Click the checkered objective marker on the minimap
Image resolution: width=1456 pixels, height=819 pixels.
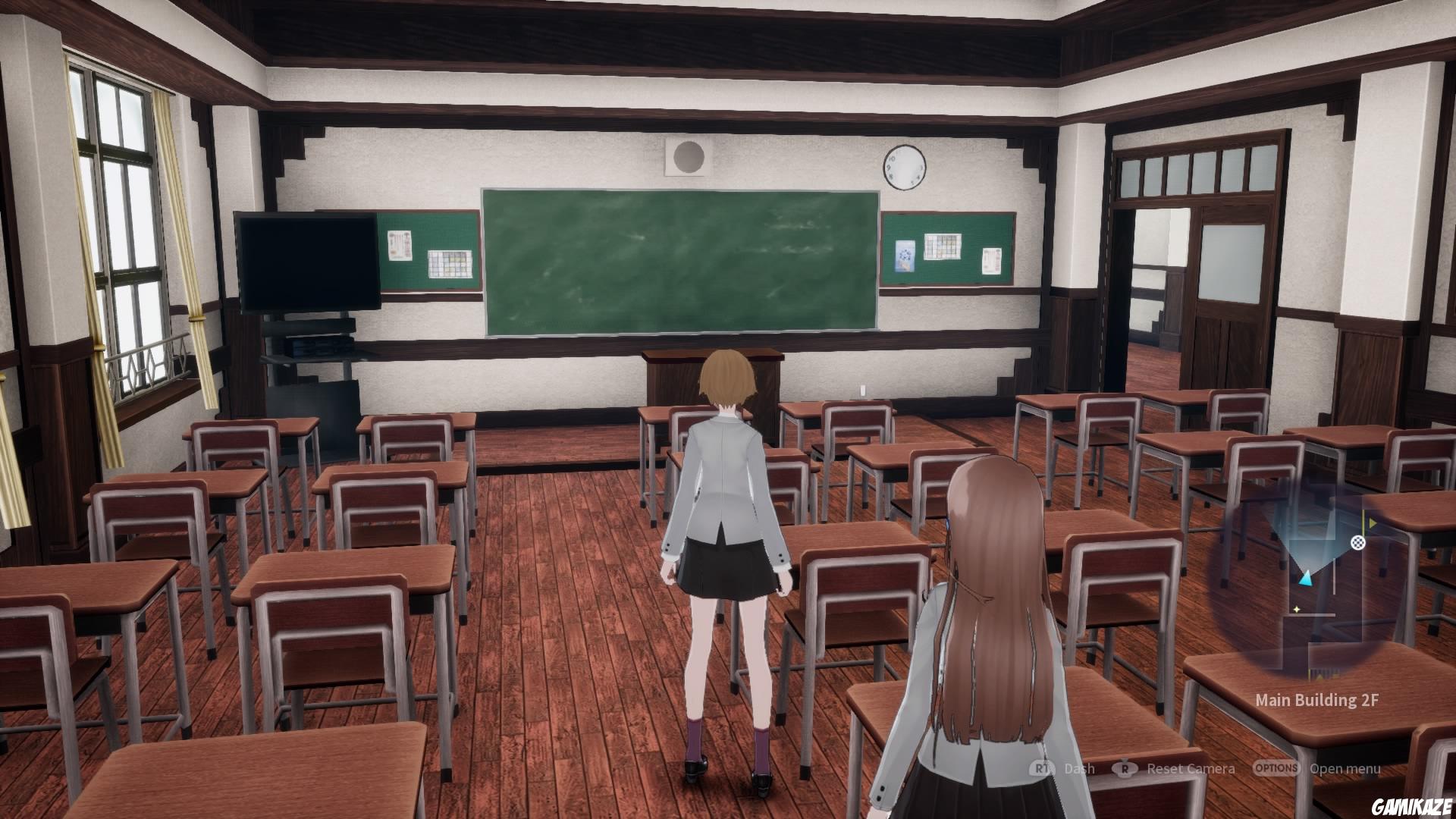(x=1357, y=543)
